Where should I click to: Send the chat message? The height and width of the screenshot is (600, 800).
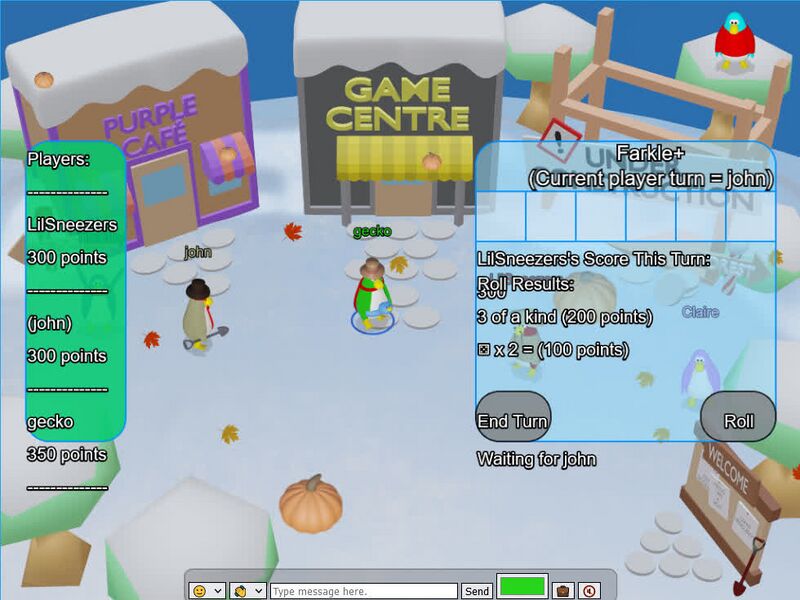pos(477,591)
